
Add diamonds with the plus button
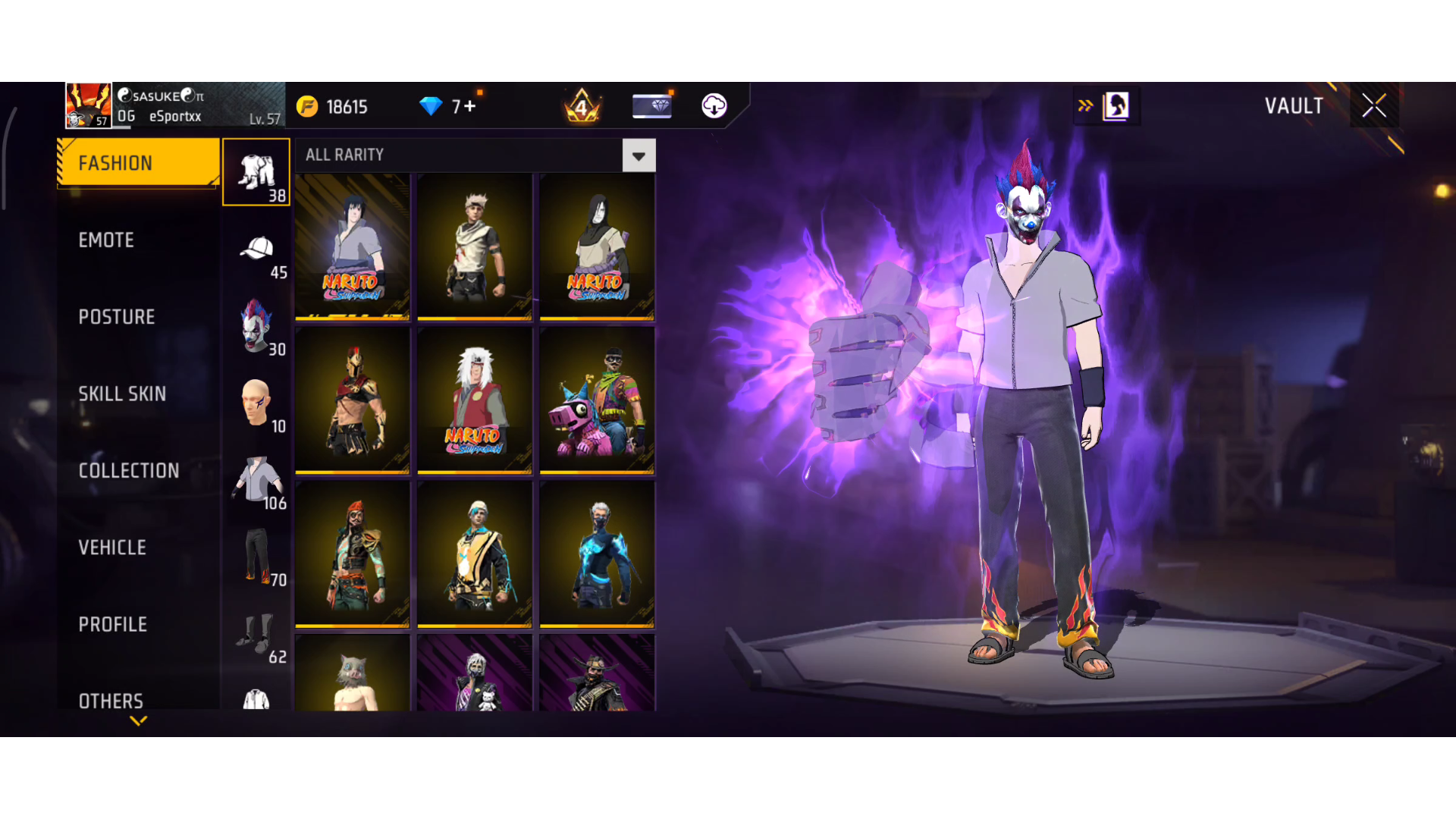470,106
